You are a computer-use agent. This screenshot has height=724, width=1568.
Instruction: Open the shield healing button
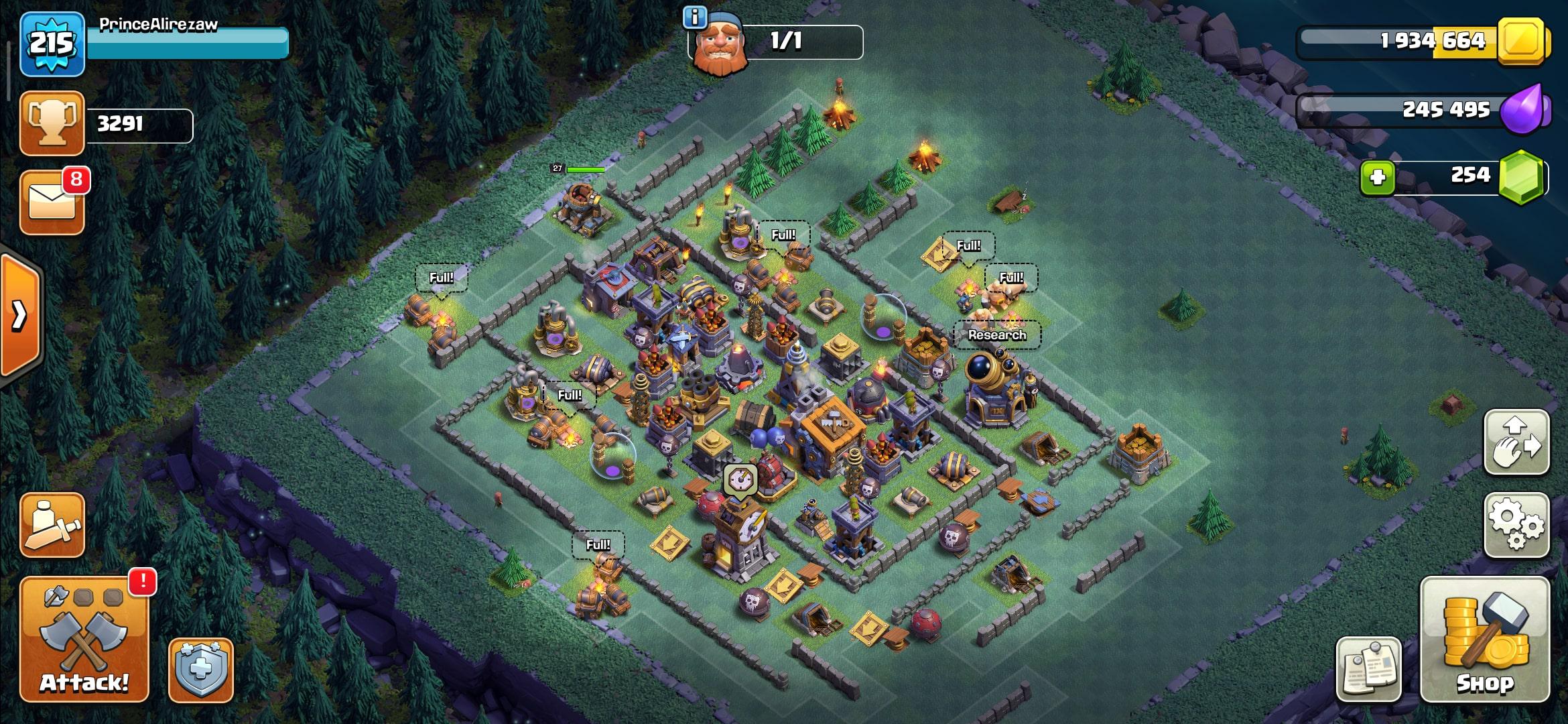click(200, 670)
